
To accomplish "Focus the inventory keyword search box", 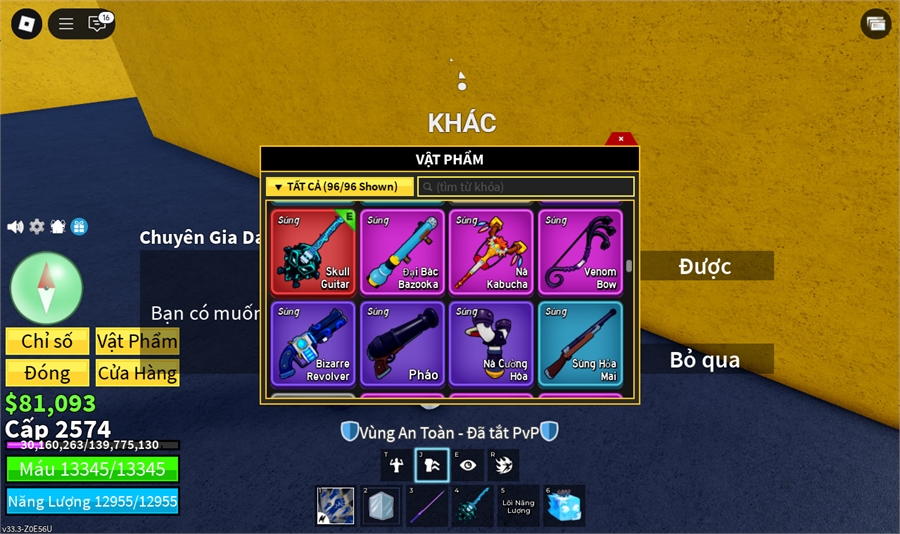I will [526, 187].
